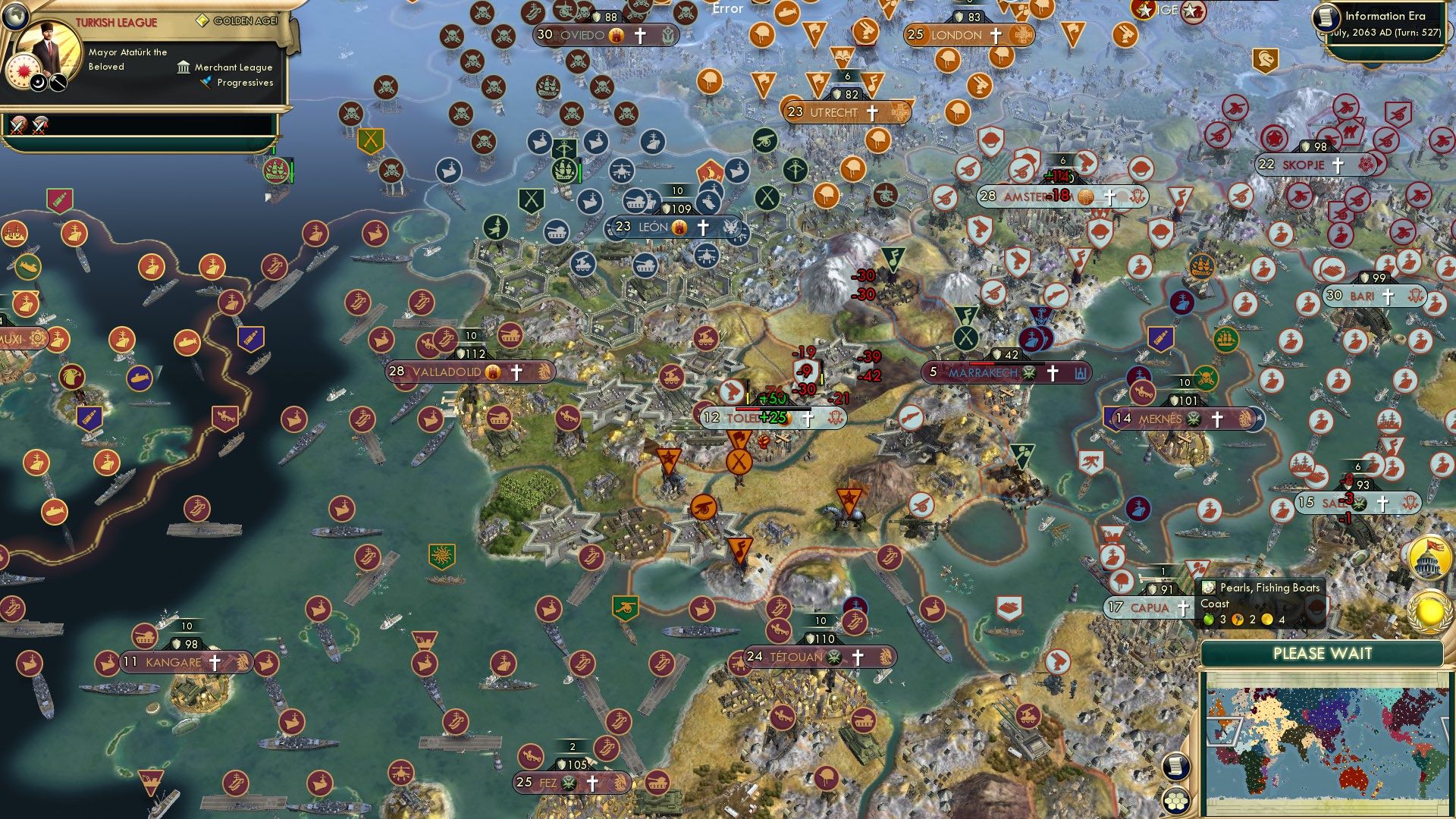The width and height of the screenshot is (1456, 819).
Task: Click the globe strategic view button top-left
Action: point(15,17)
